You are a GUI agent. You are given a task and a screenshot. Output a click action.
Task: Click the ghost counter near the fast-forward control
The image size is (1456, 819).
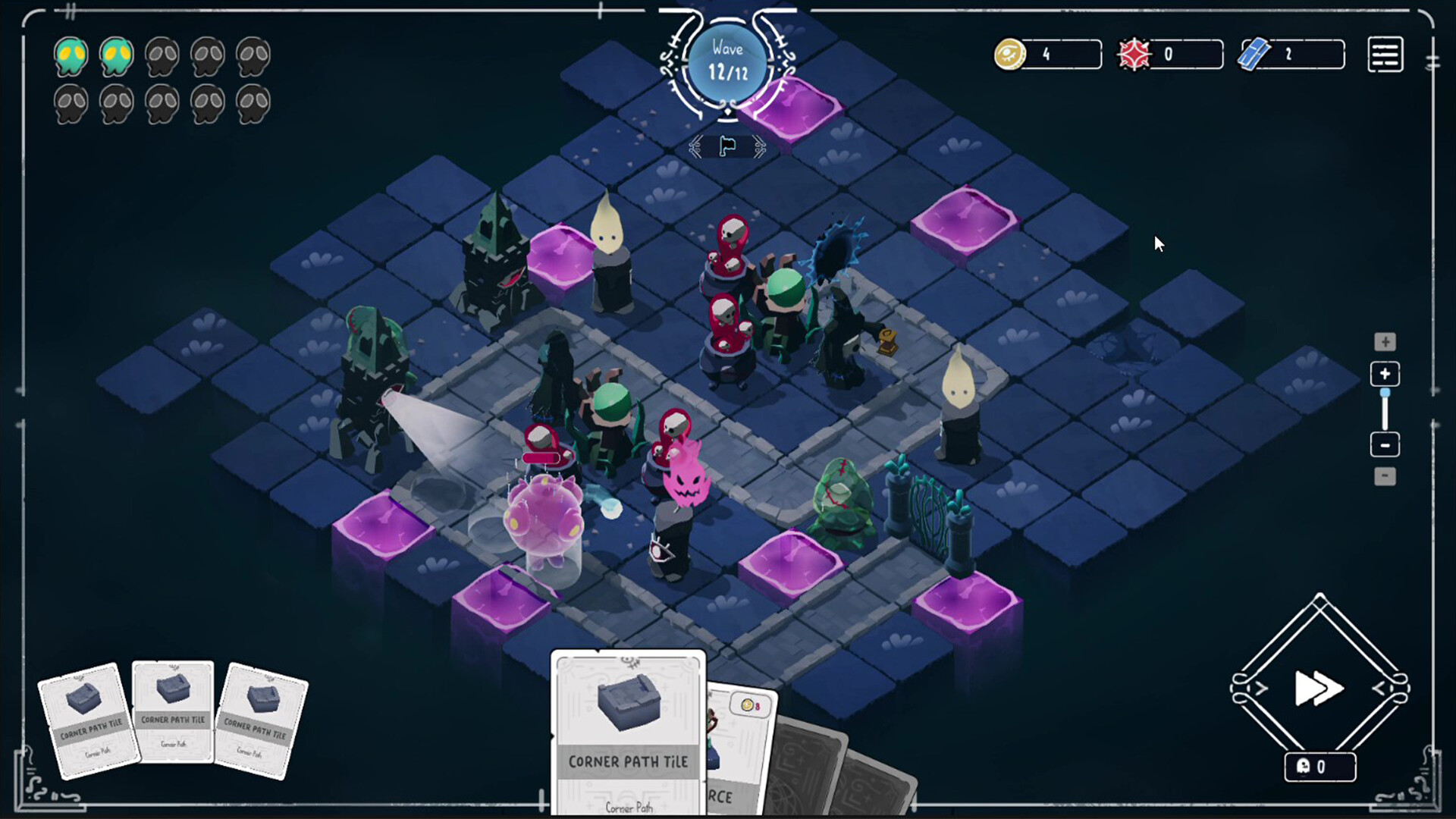[x=1319, y=767]
